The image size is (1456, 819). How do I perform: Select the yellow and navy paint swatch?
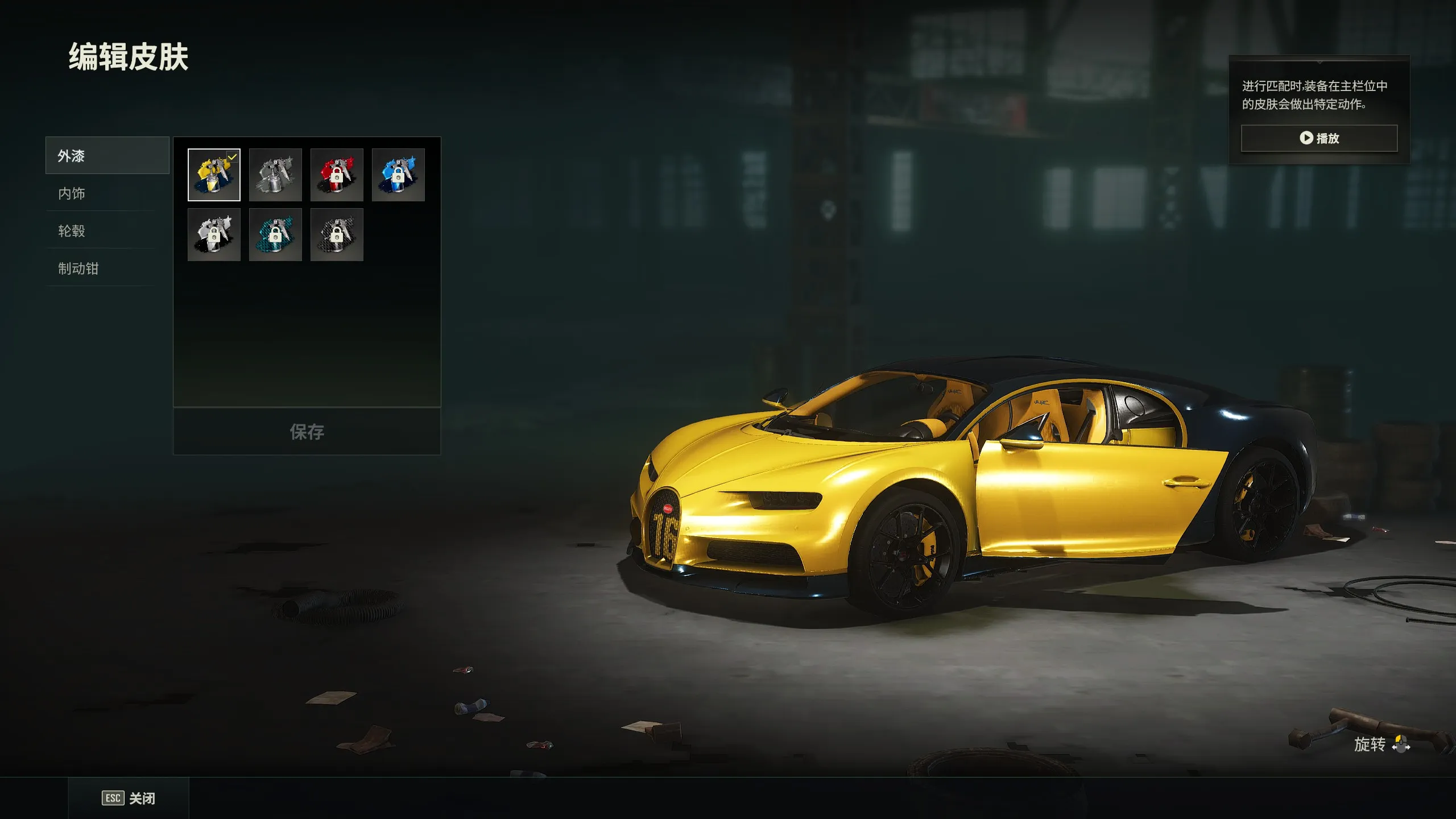[214, 175]
